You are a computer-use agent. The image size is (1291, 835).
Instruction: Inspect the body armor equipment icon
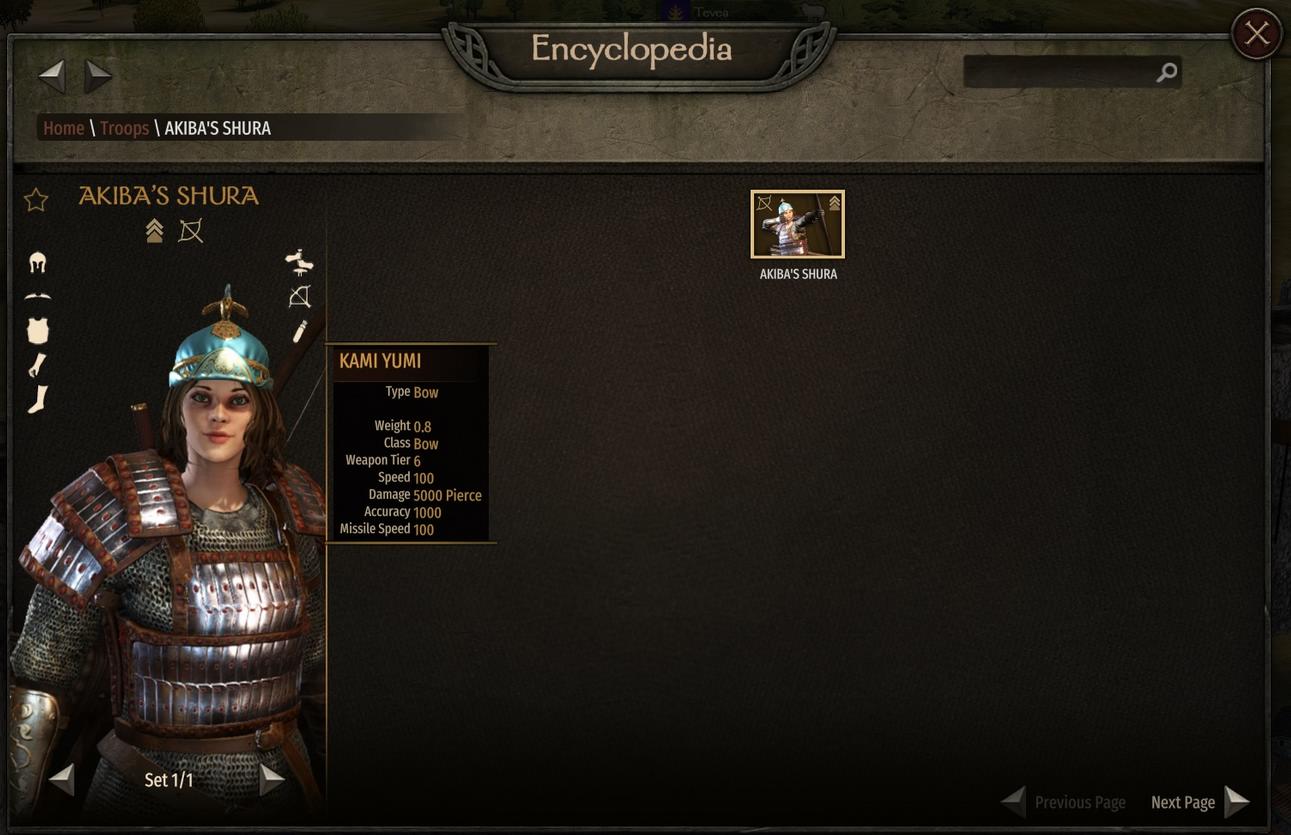pos(38,330)
